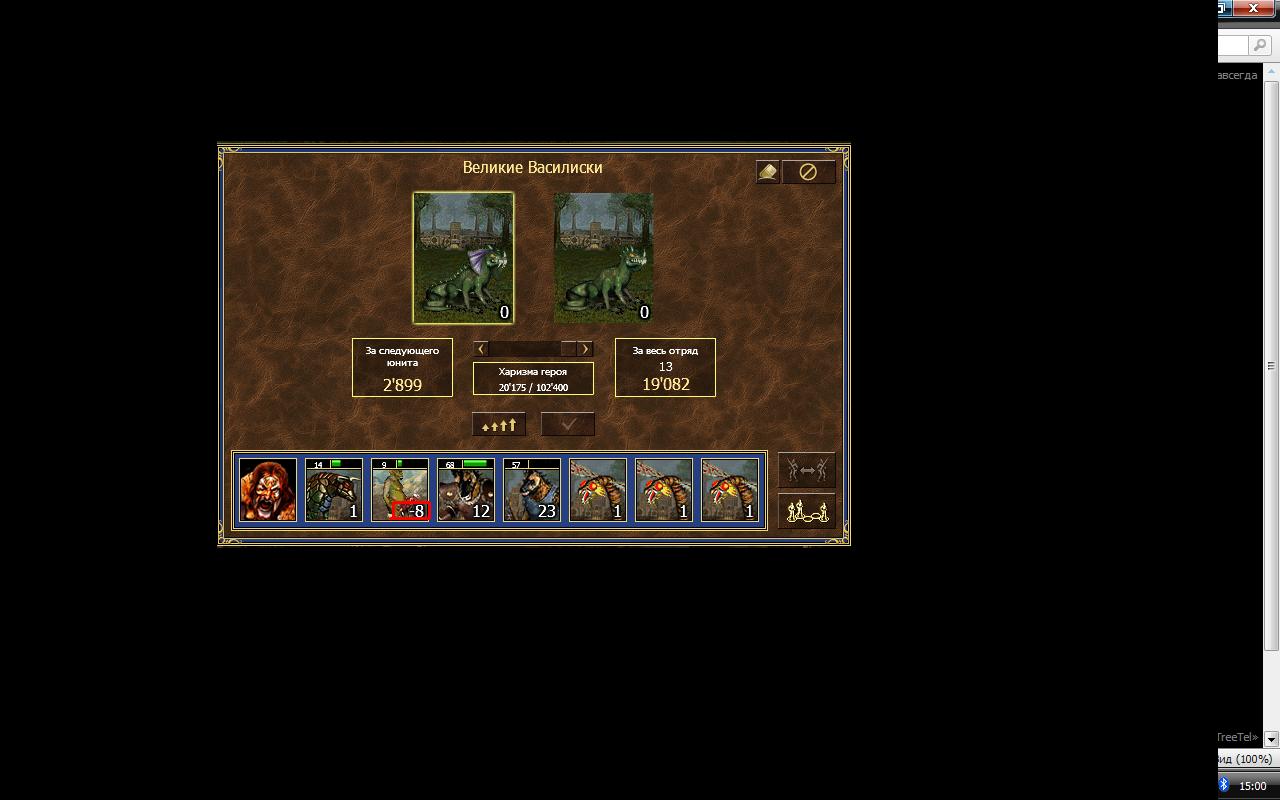Click the magnifier search button
Viewport: 1280px width, 800px height.
pos(1261,46)
